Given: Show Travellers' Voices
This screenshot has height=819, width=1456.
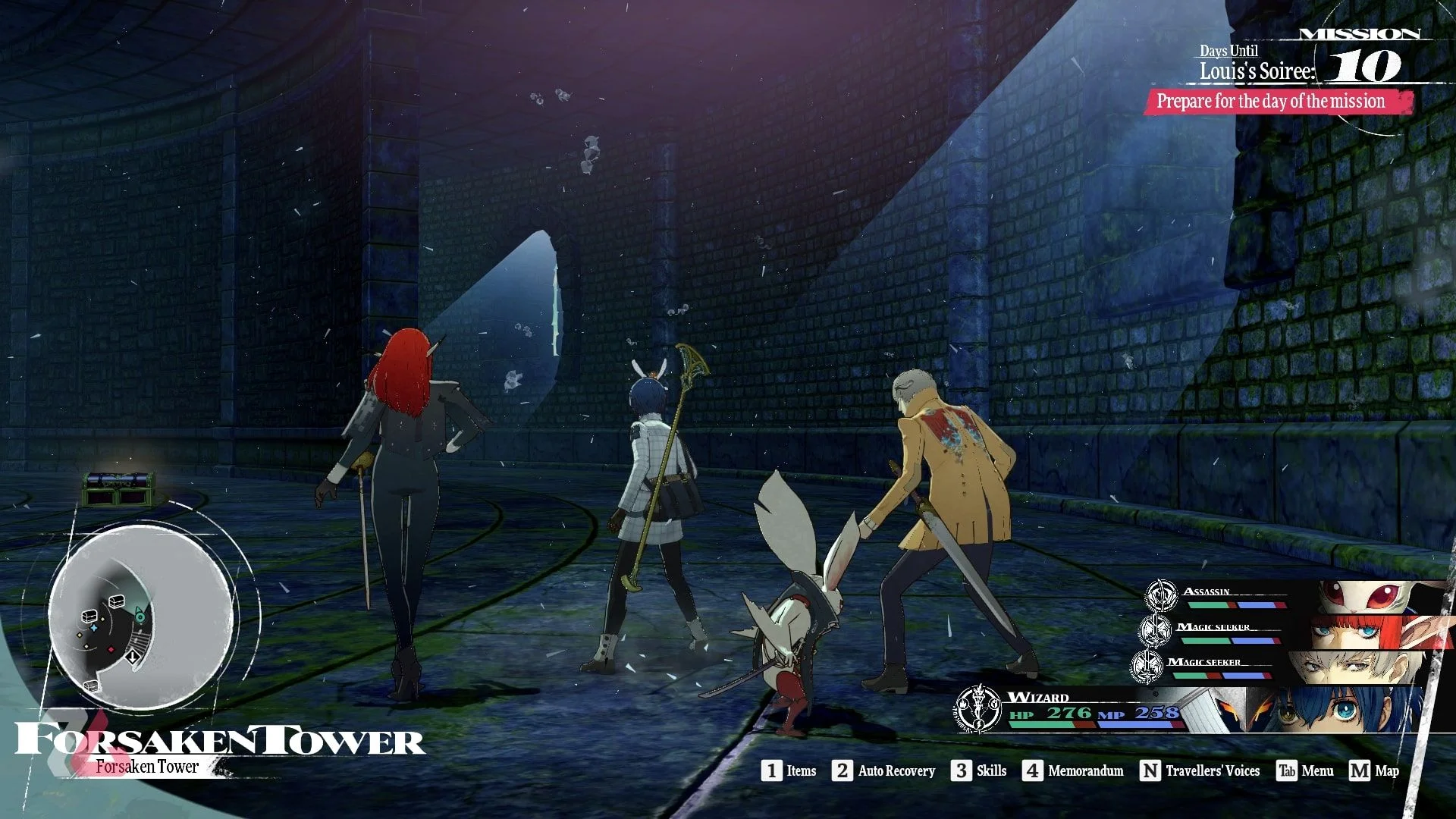Looking at the screenshot, I should point(1200,770).
